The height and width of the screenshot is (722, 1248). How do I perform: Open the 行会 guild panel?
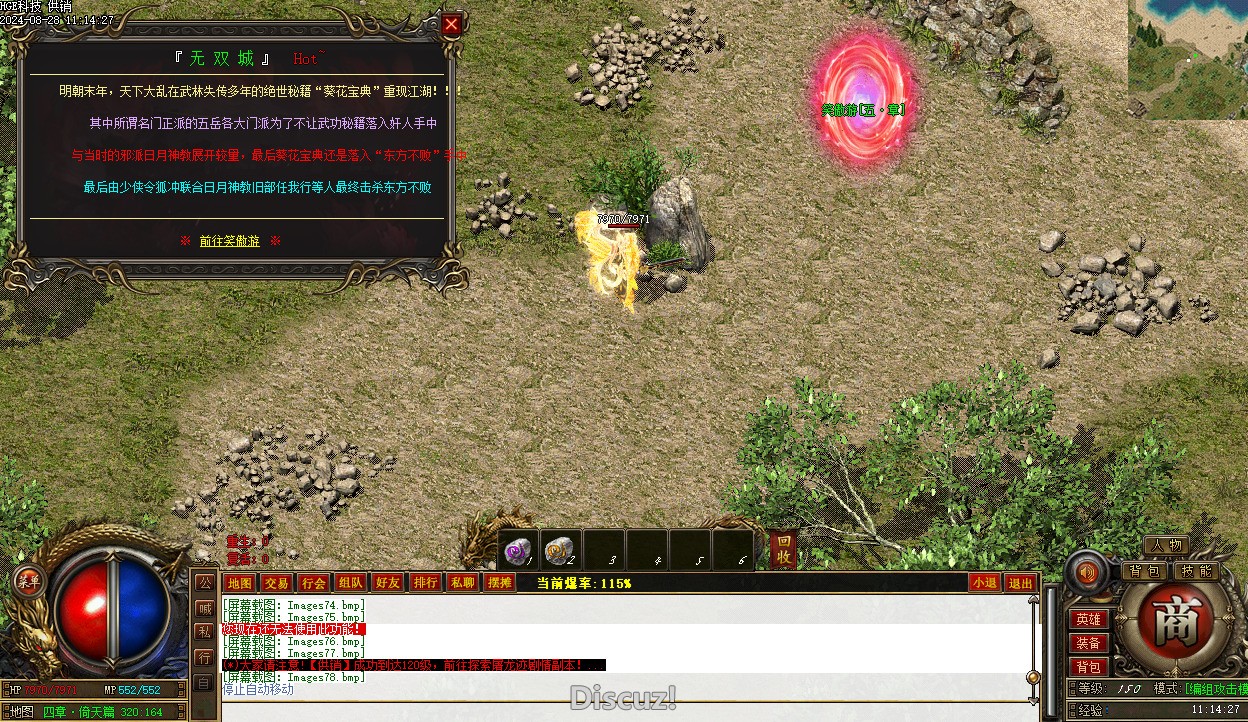pos(313,583)
